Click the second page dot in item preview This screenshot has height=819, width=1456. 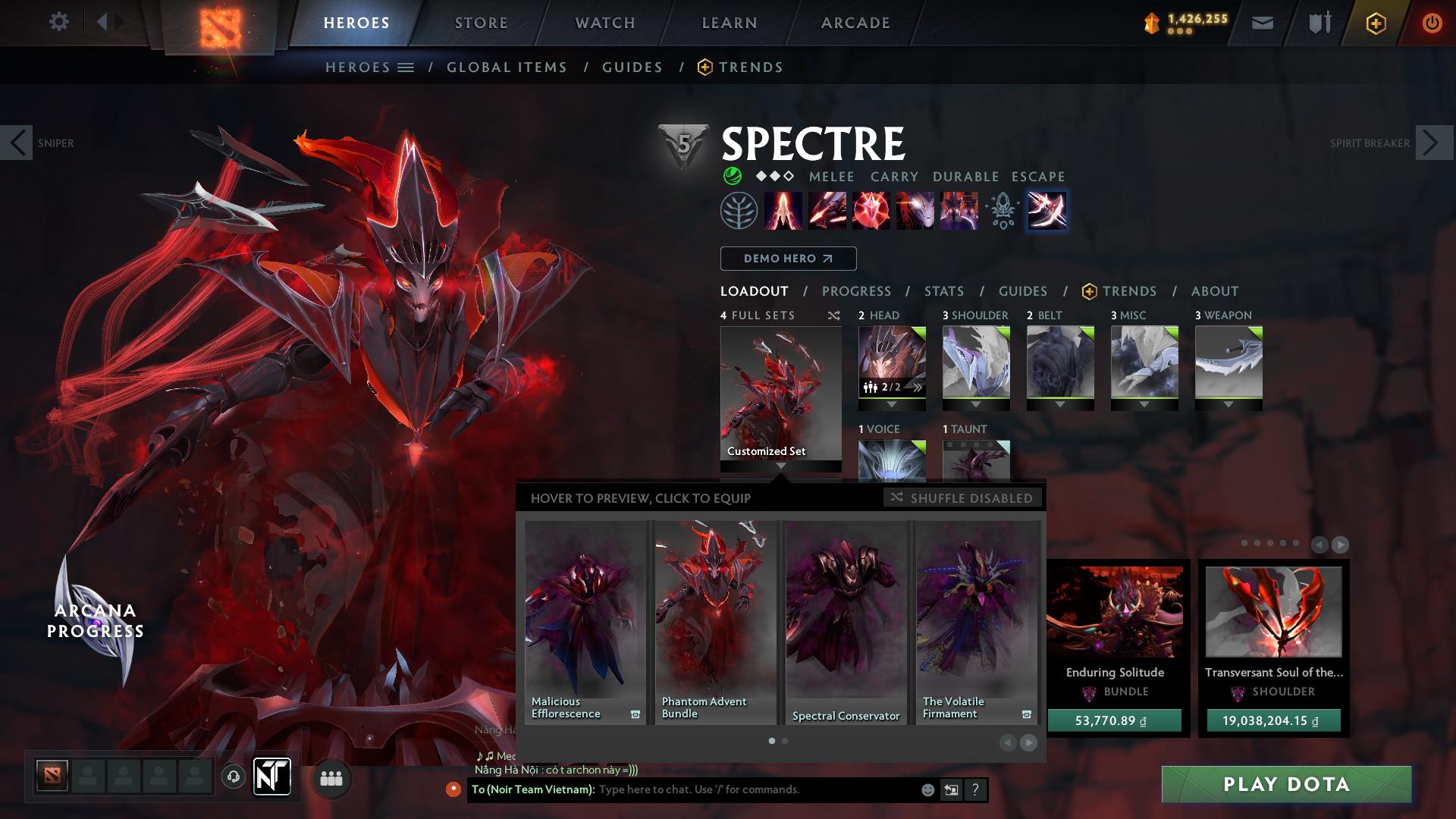[784, 740]
